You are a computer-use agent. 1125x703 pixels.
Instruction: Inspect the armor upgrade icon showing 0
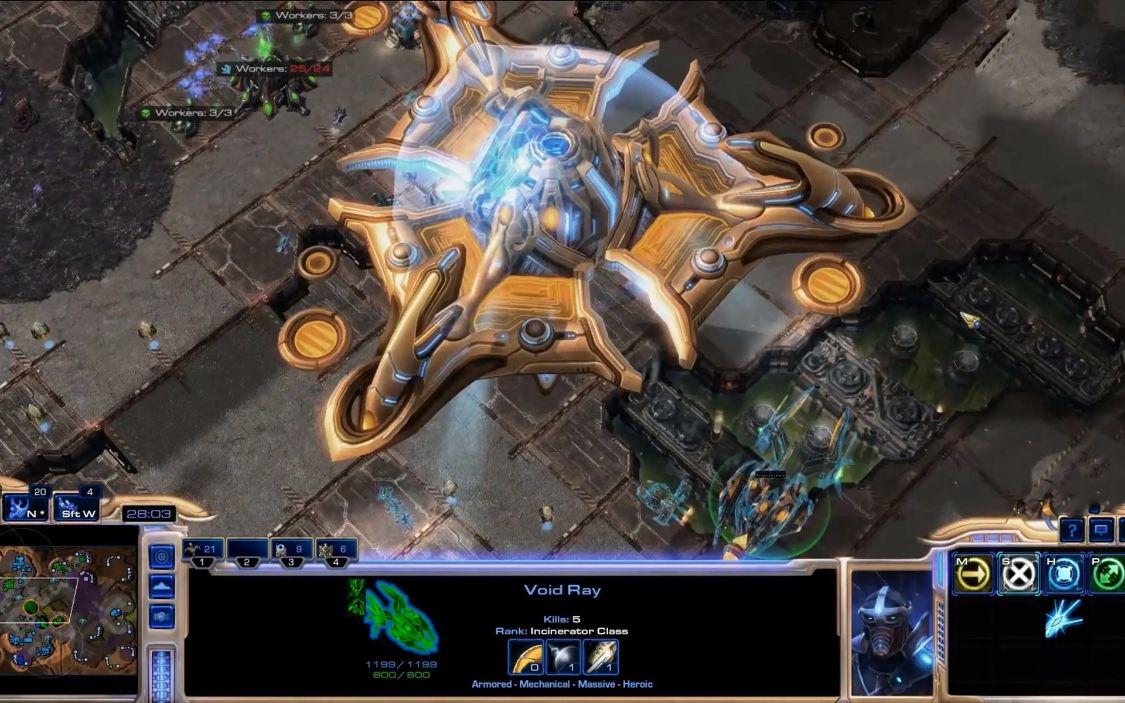[x=526, y=658]
